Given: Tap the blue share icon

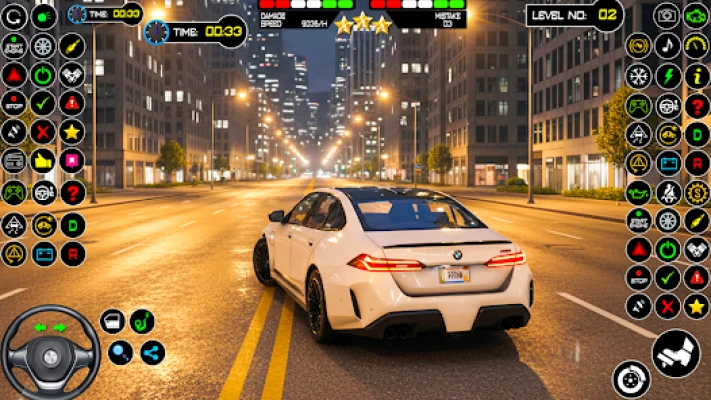Looking at the screenshot, I should tap(152, 352).
